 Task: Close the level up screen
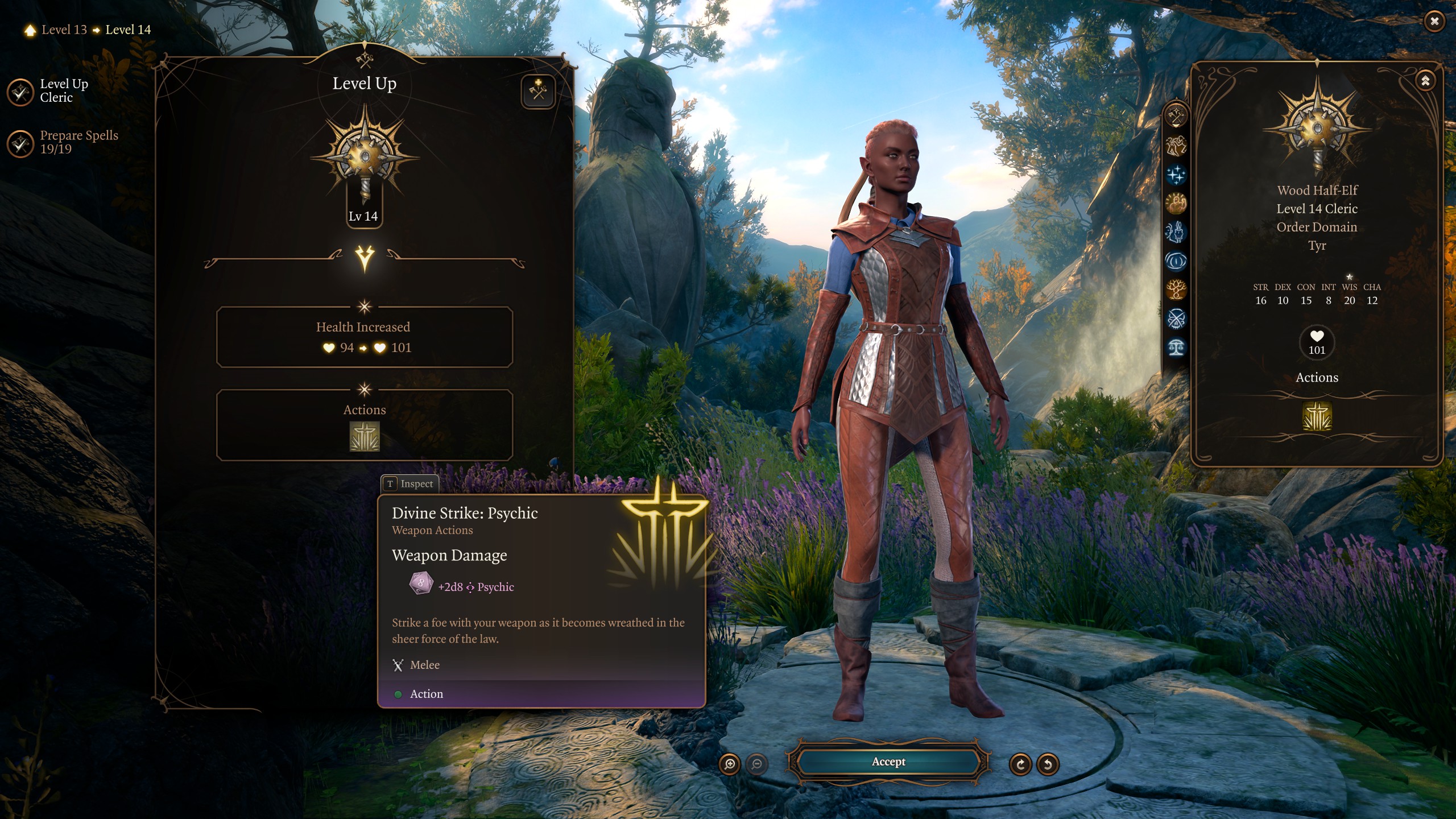tap(1434, 22)
